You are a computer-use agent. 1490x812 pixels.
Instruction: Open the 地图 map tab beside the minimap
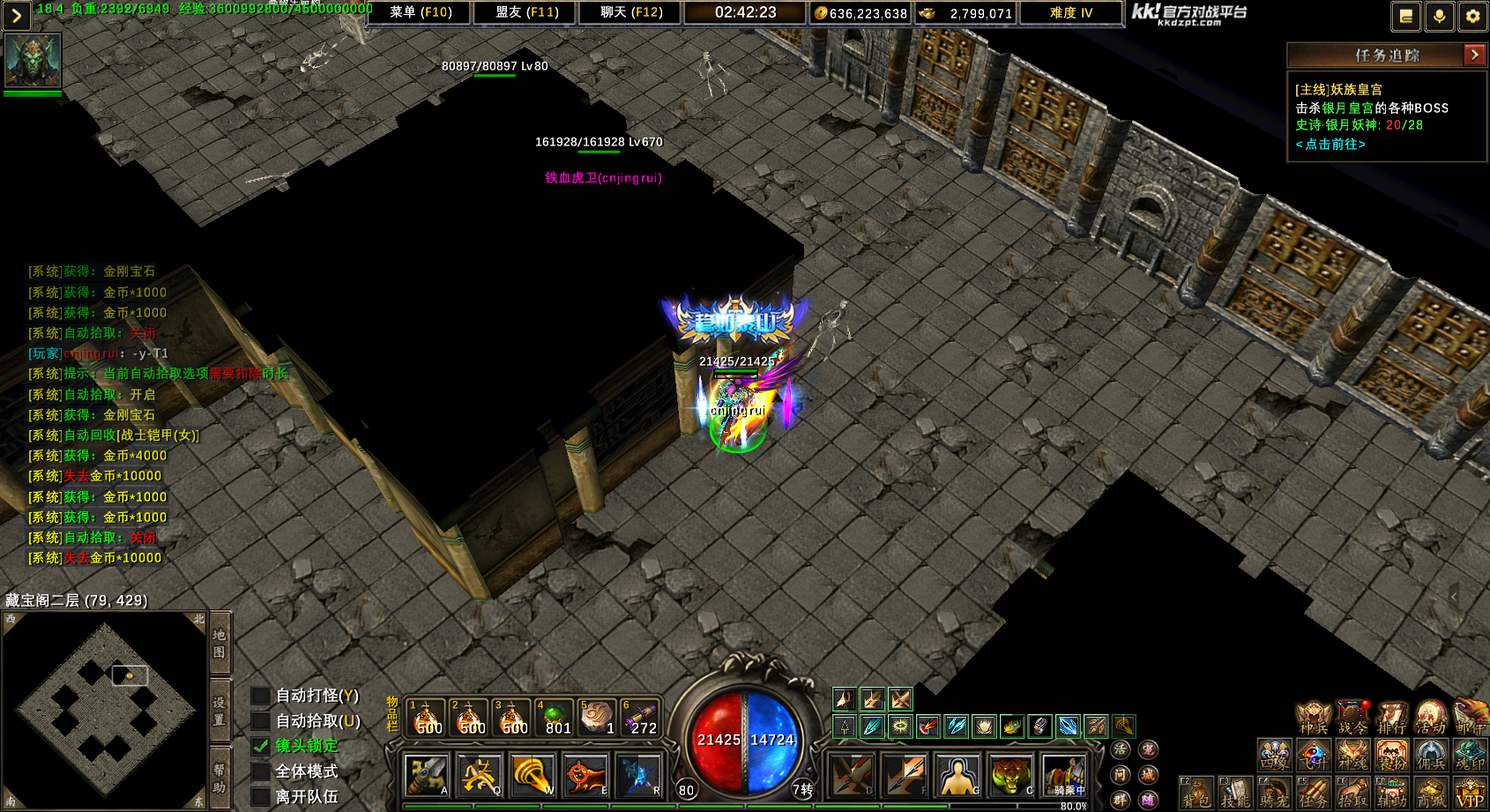(220, 644)
